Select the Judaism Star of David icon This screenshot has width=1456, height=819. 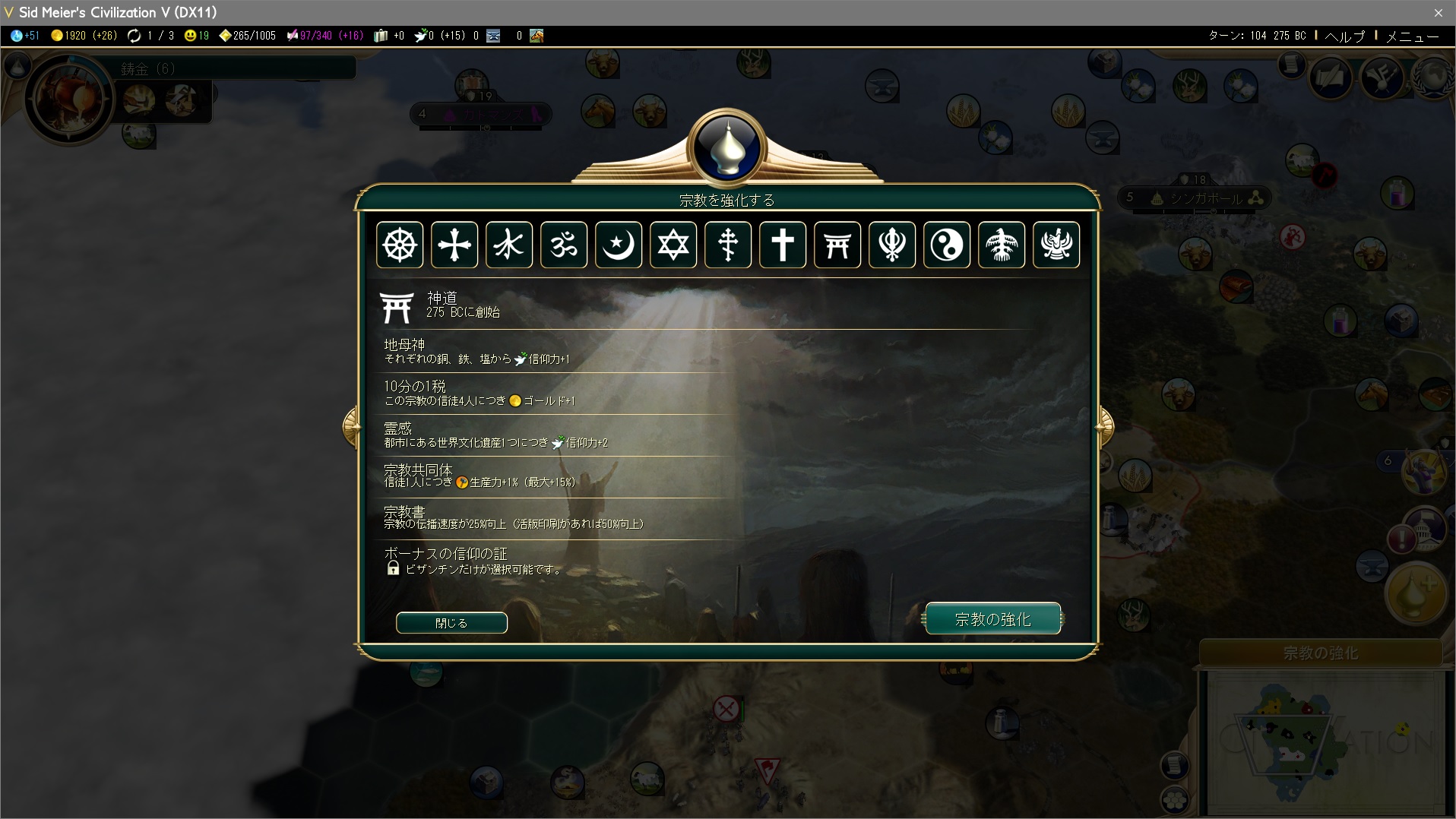tap(673, 245)
